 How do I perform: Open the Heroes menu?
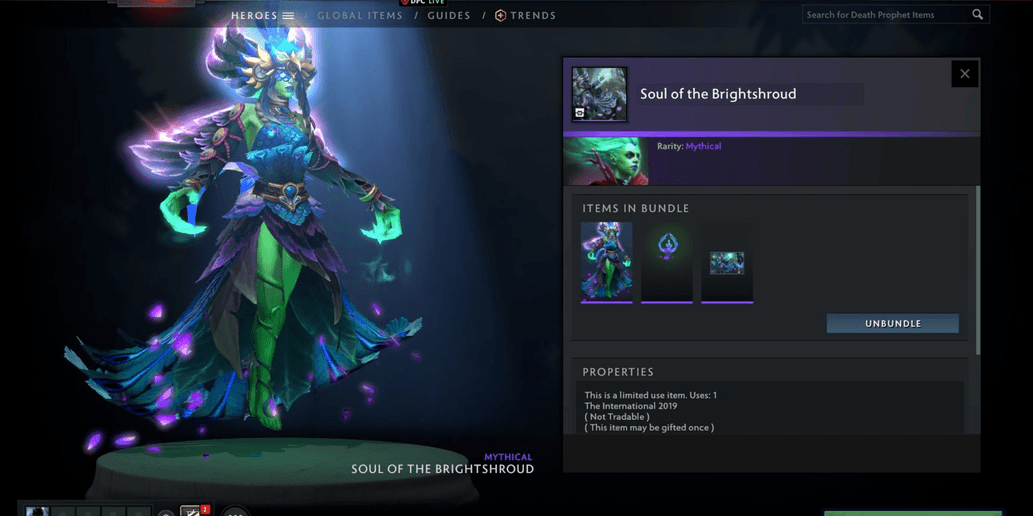click(262, 16)
